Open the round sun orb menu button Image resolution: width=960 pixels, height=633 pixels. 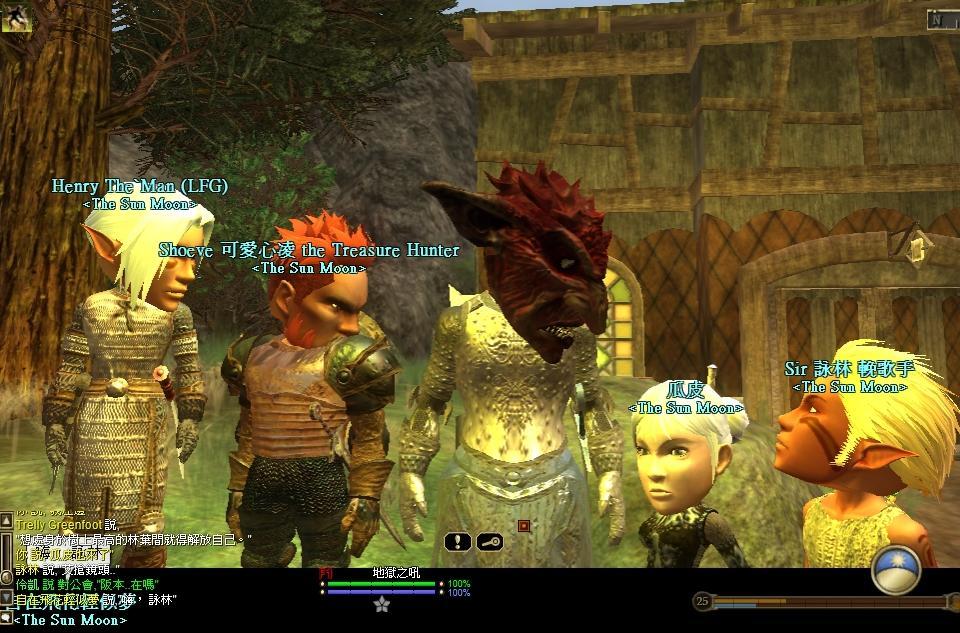coord(896,570)
